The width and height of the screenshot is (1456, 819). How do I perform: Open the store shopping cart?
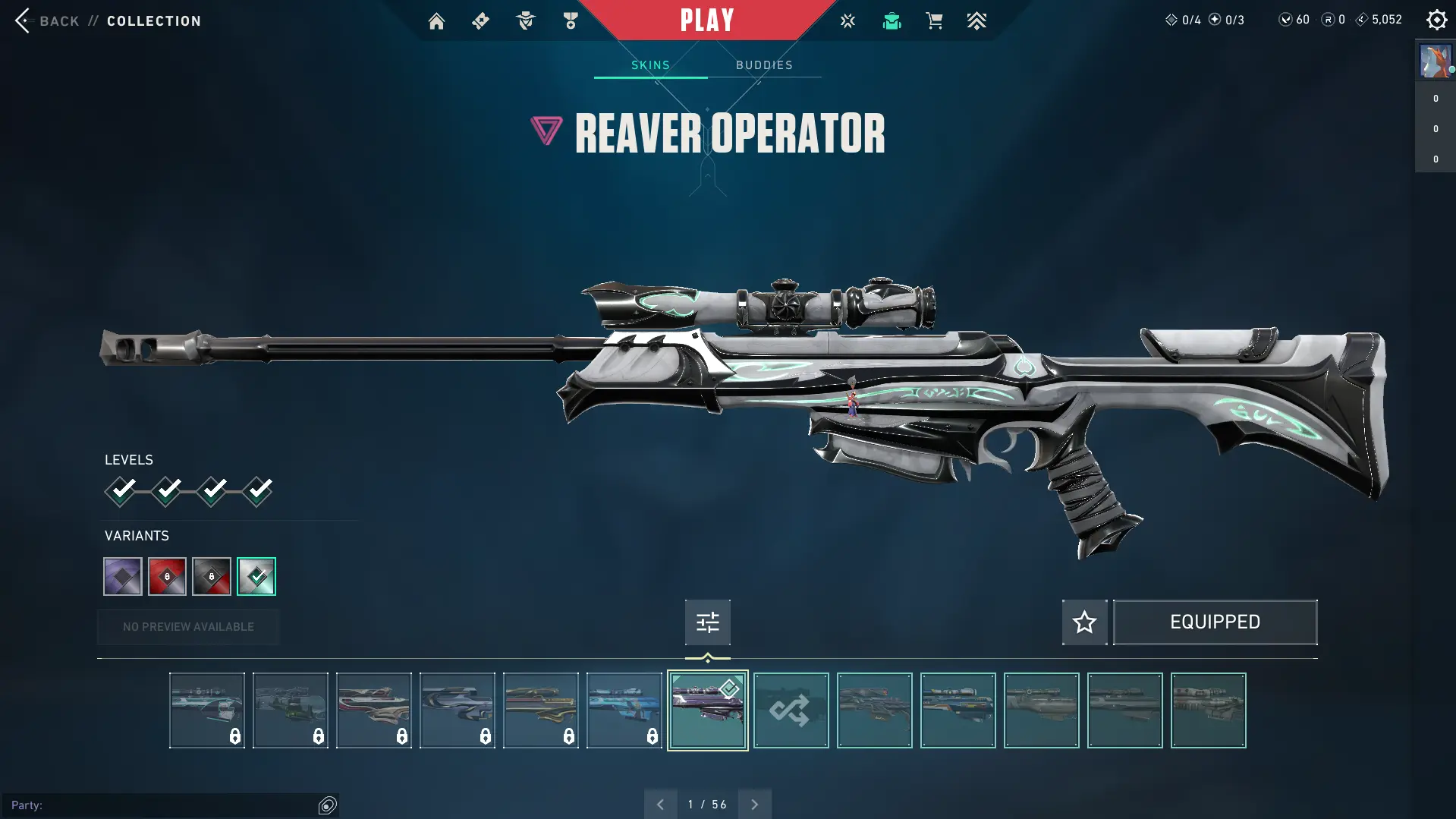coord(934,21)
